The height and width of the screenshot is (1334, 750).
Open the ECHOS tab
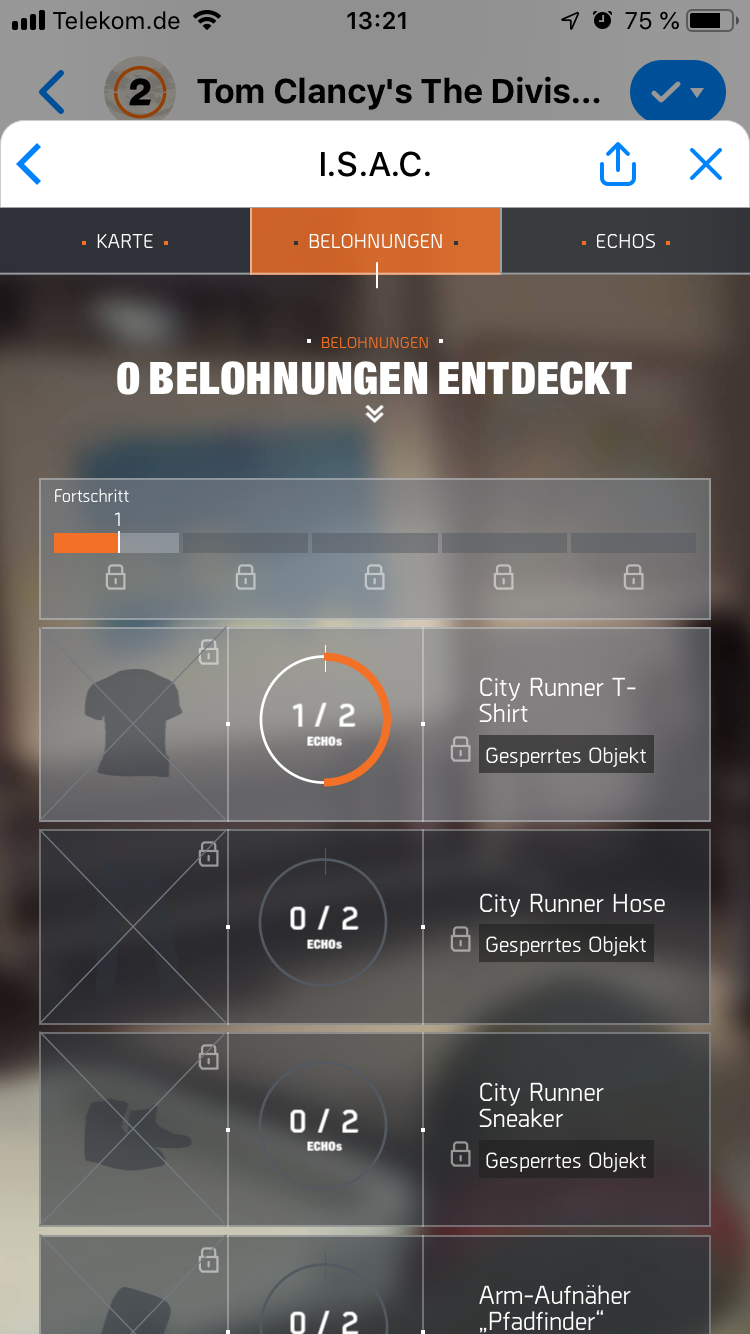625,241
